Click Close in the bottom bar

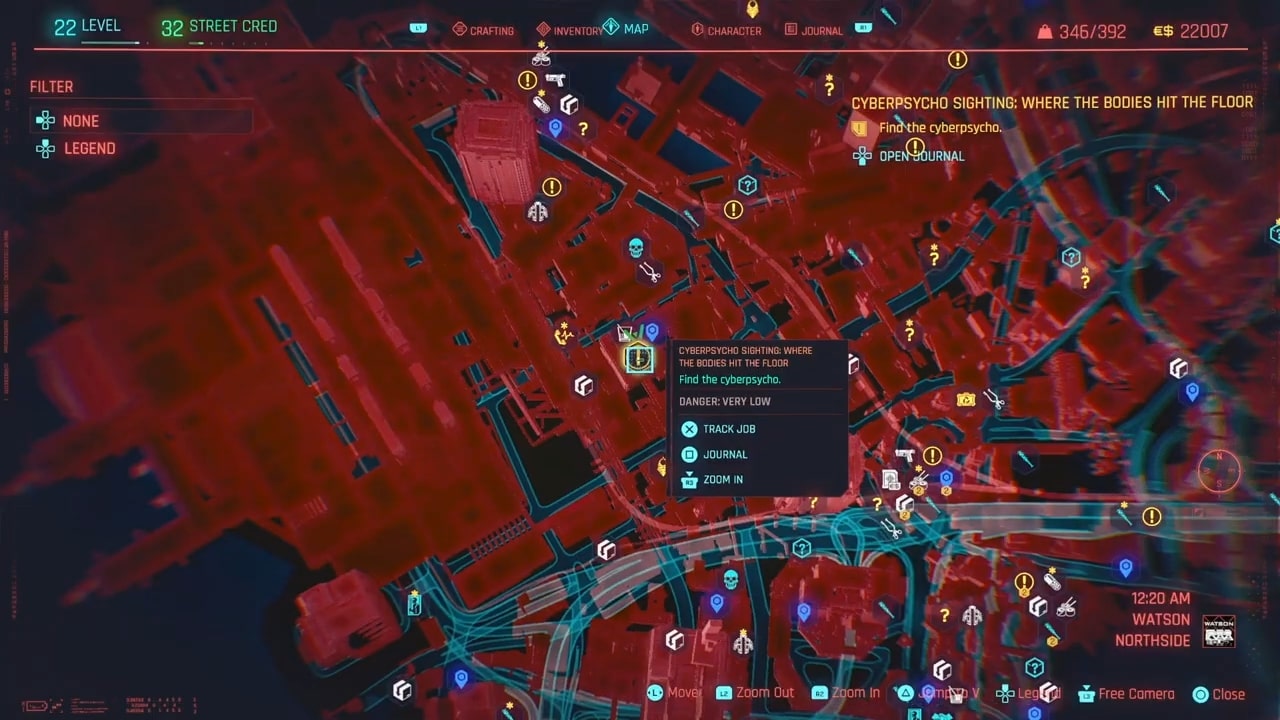(x=1228, y=693)
